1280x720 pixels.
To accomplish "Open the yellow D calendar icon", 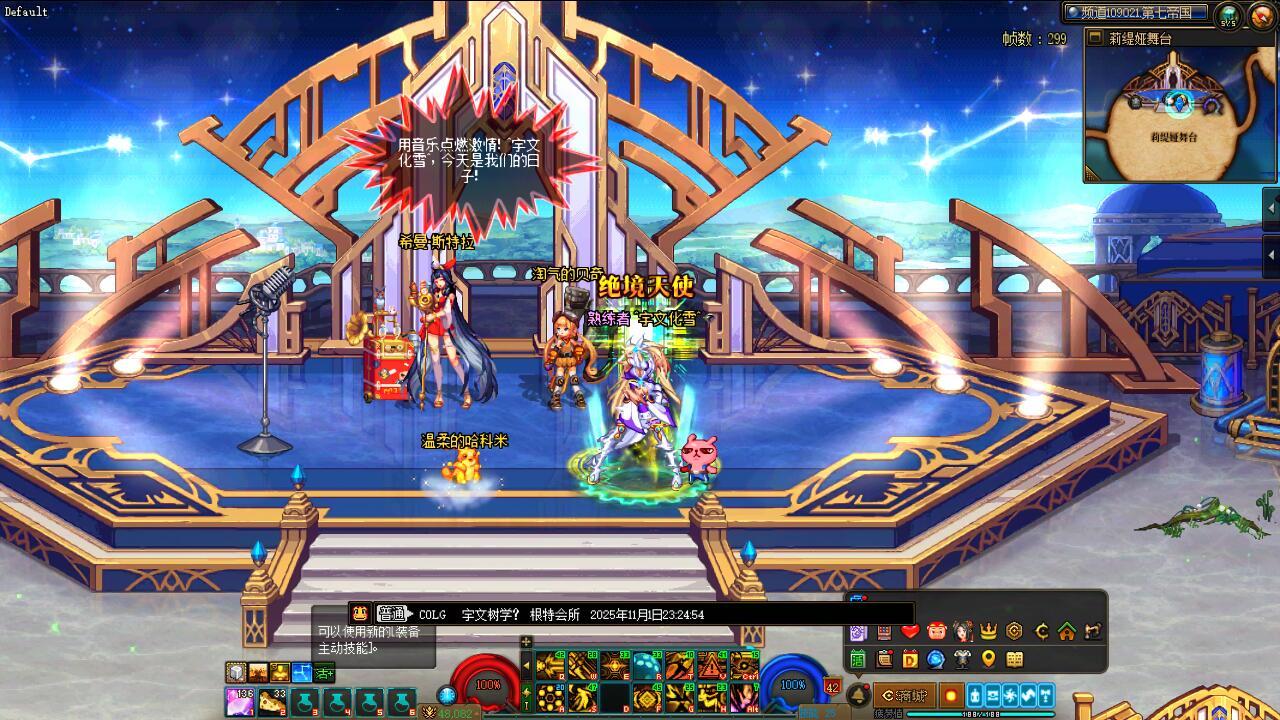I will click(x=910, y=659).
